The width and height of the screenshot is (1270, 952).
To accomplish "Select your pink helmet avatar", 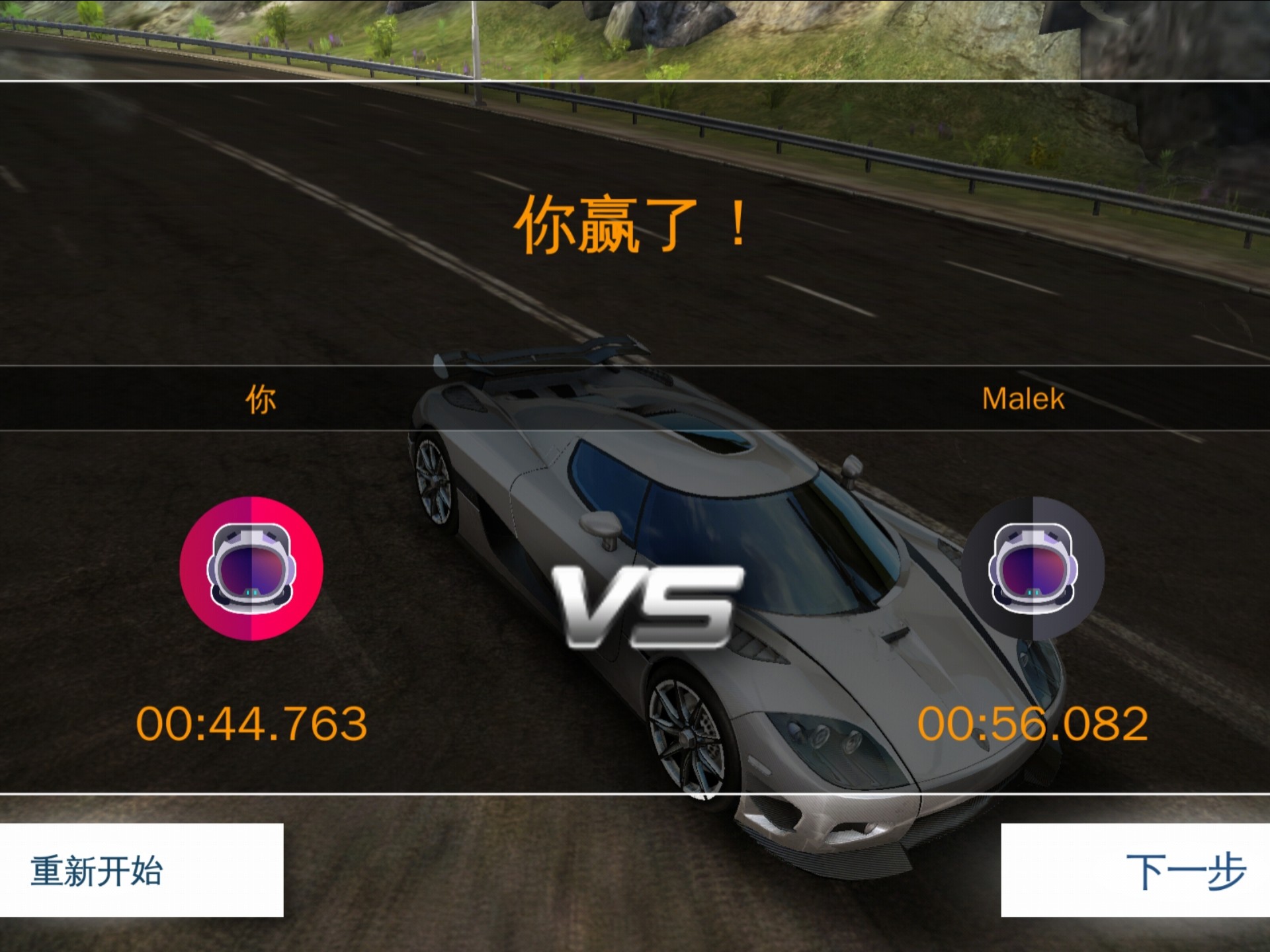I will point(251,569).
